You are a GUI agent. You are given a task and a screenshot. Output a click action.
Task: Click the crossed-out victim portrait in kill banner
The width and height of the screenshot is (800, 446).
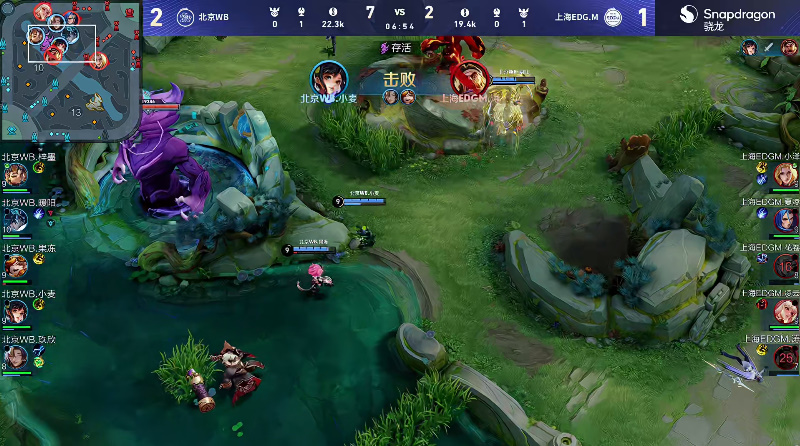coord(468,77)
